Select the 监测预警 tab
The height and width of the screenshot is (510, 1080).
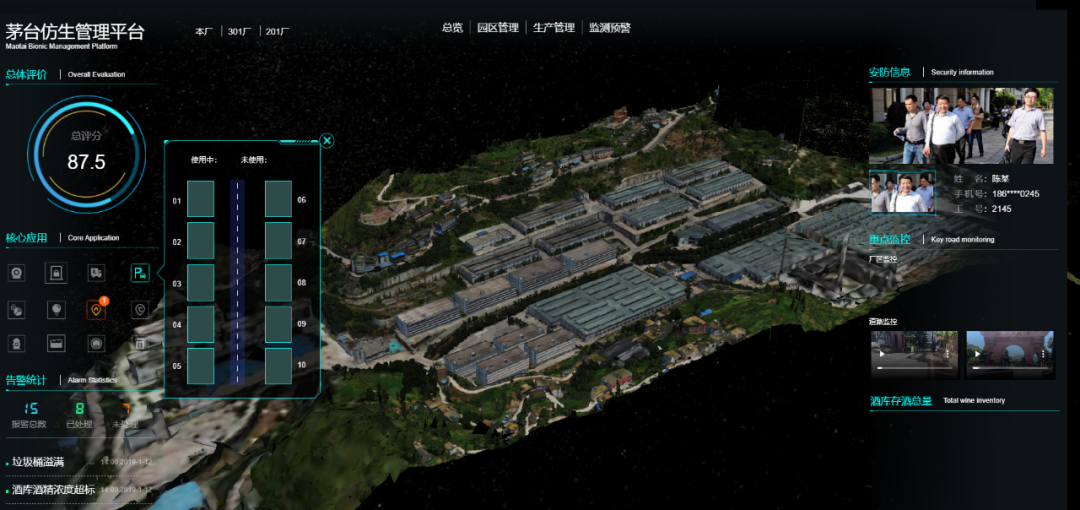pyautogui.click(x=610, y=28)
